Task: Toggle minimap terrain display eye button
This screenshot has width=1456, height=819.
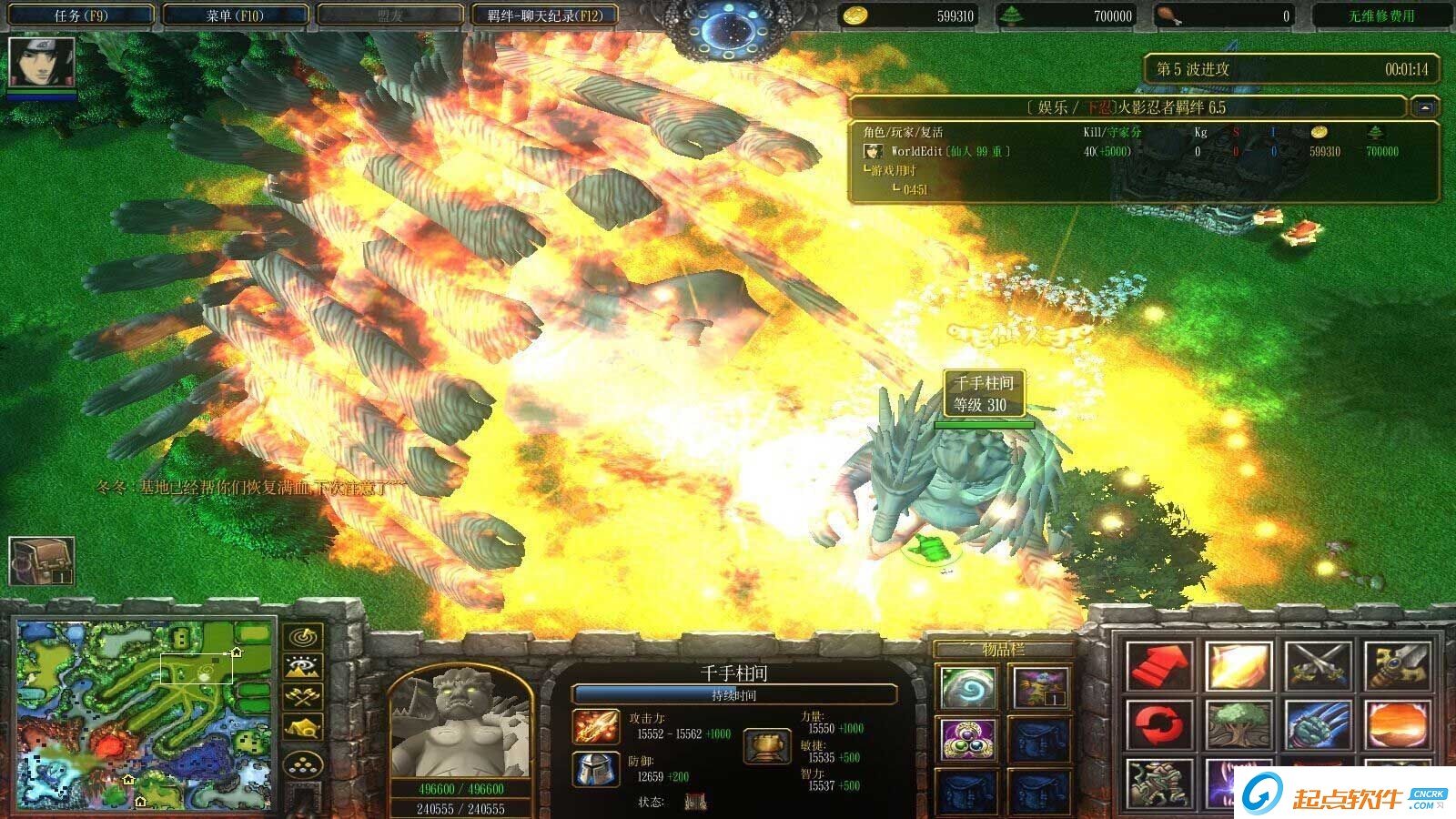Action: click(x=303, y=666)
